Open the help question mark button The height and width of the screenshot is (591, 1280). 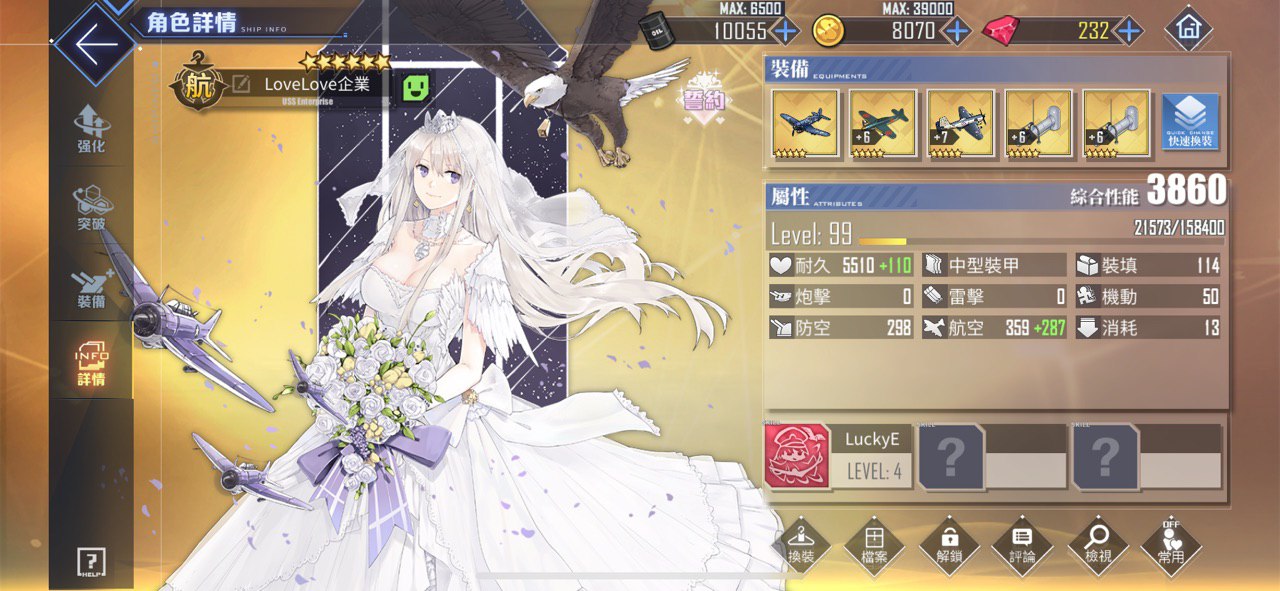pyautogui.click(x=91, y=562)
